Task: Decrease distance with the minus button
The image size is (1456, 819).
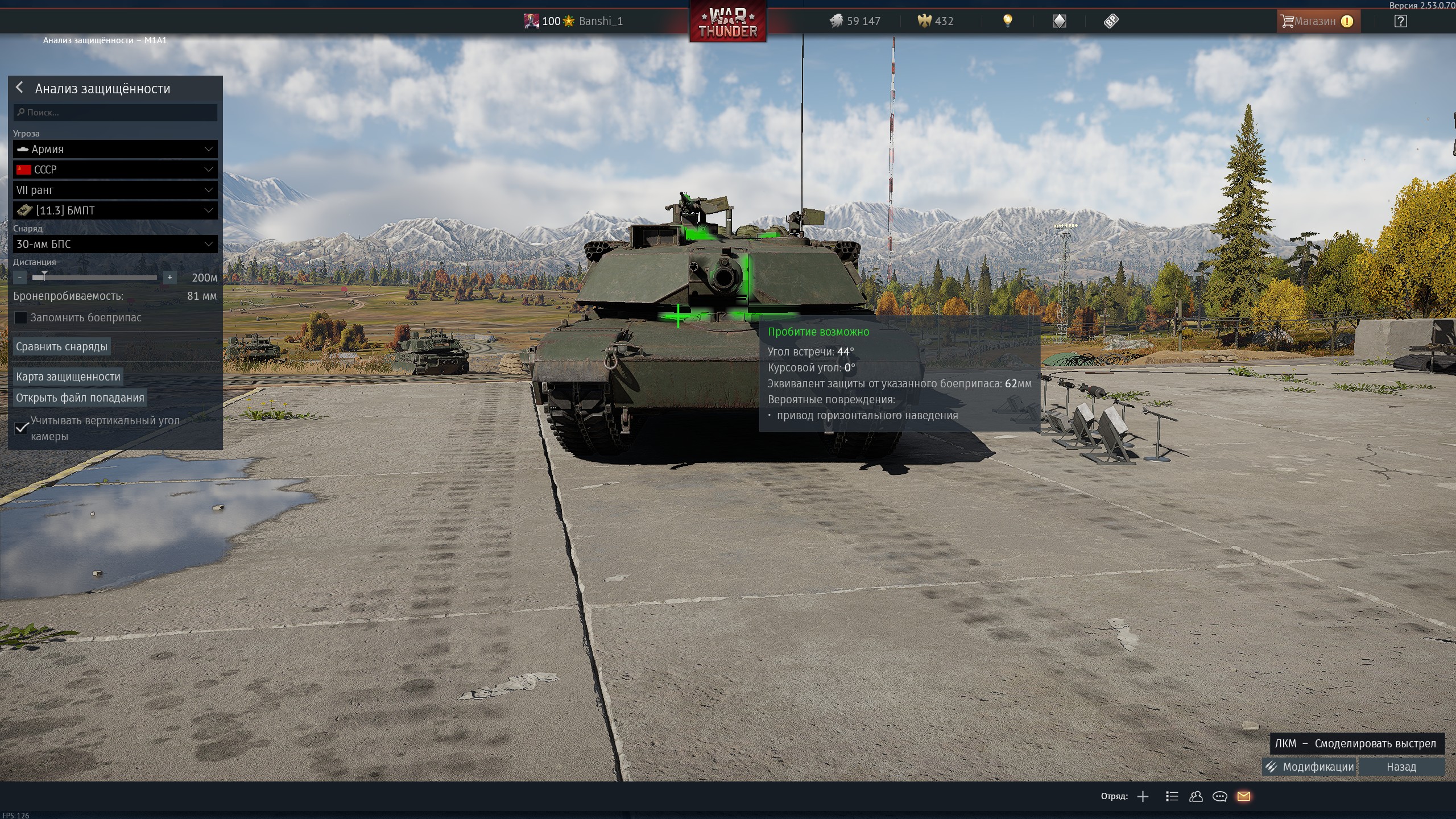Action: pos(20,278)
